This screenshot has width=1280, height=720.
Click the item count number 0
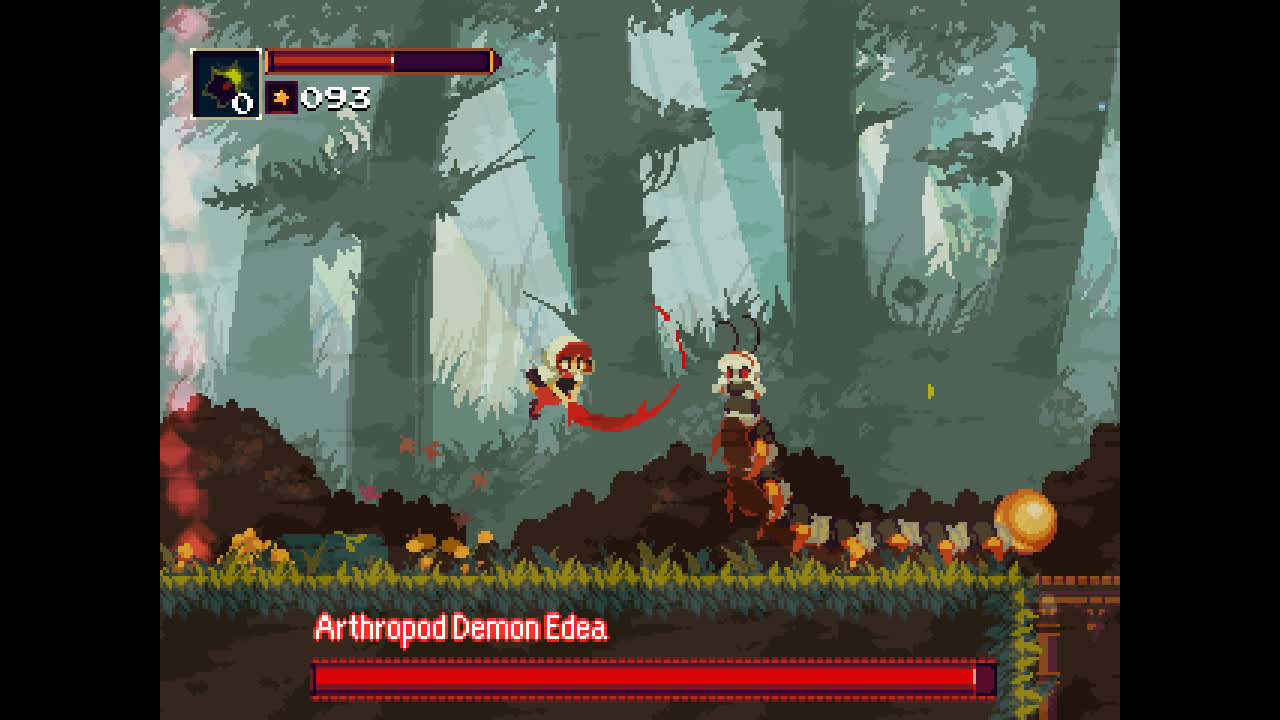tap(245, 101)
